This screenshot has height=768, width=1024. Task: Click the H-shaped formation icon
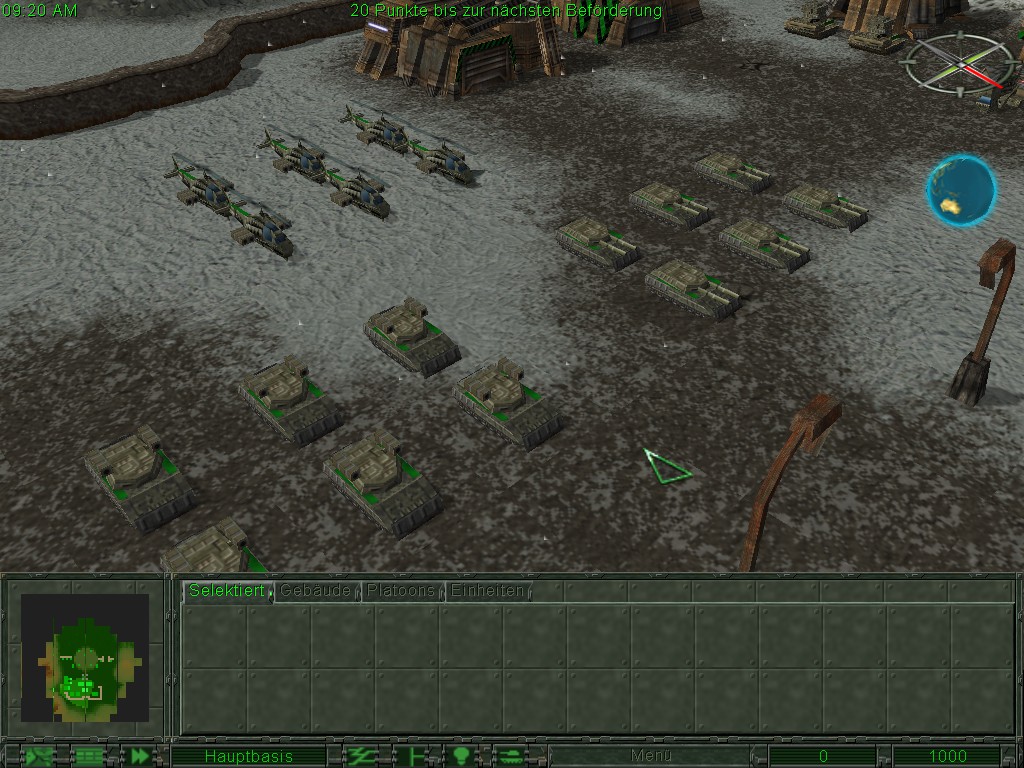[x=411, y=756]
